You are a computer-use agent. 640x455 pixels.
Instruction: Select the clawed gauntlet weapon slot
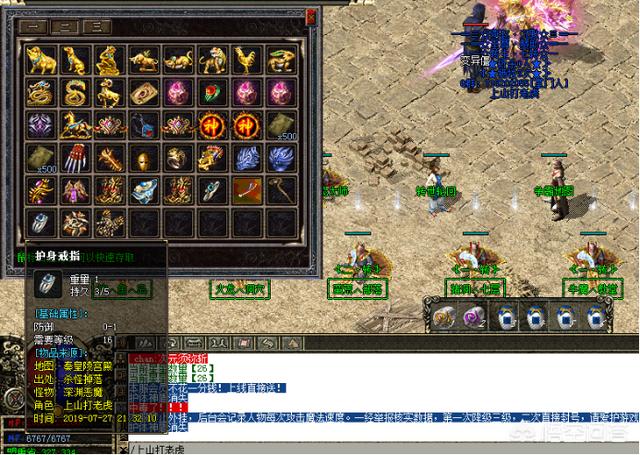pos(76,158)
